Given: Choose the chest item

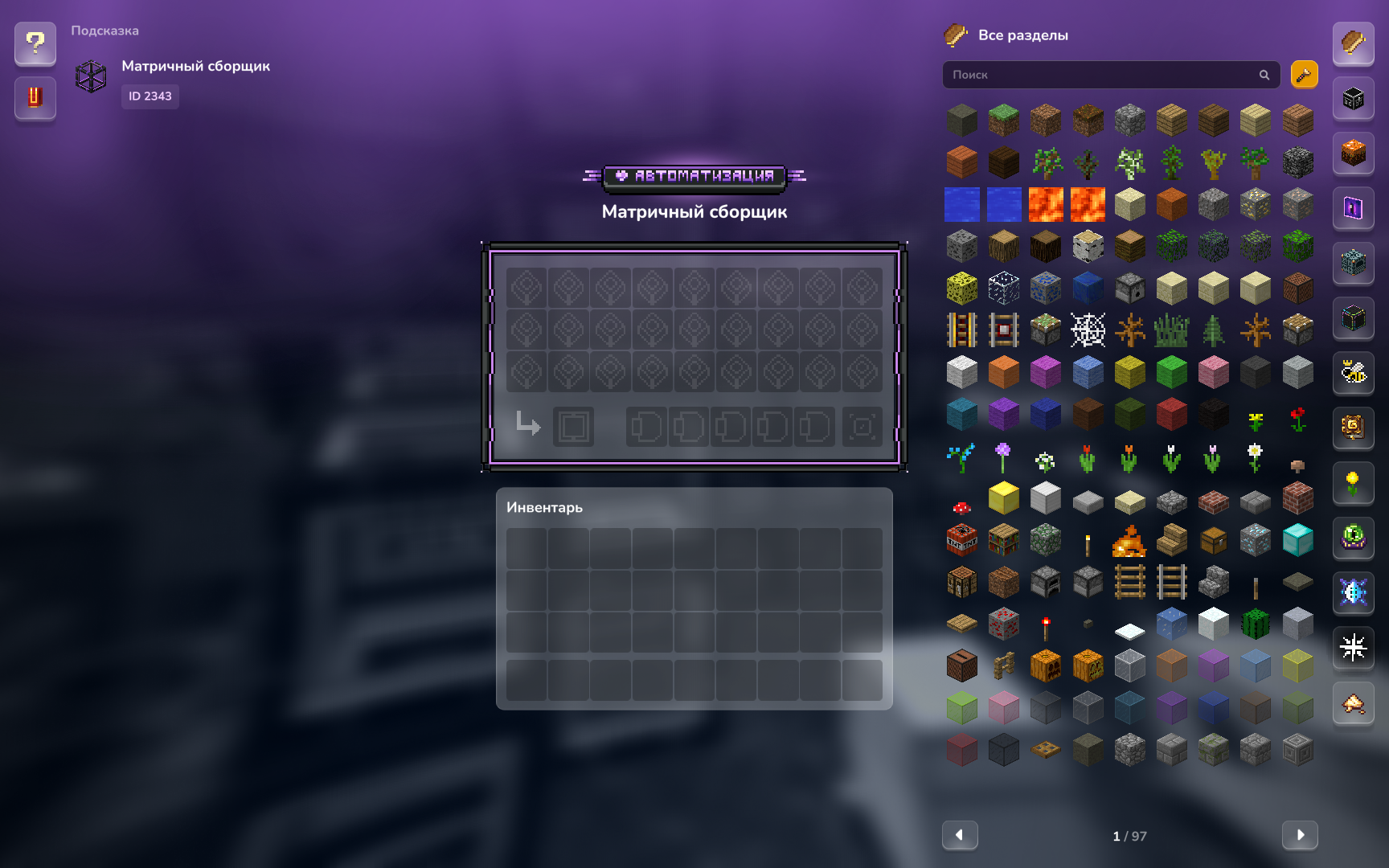Looking at the screenshot, I should tap(1213, 540).
